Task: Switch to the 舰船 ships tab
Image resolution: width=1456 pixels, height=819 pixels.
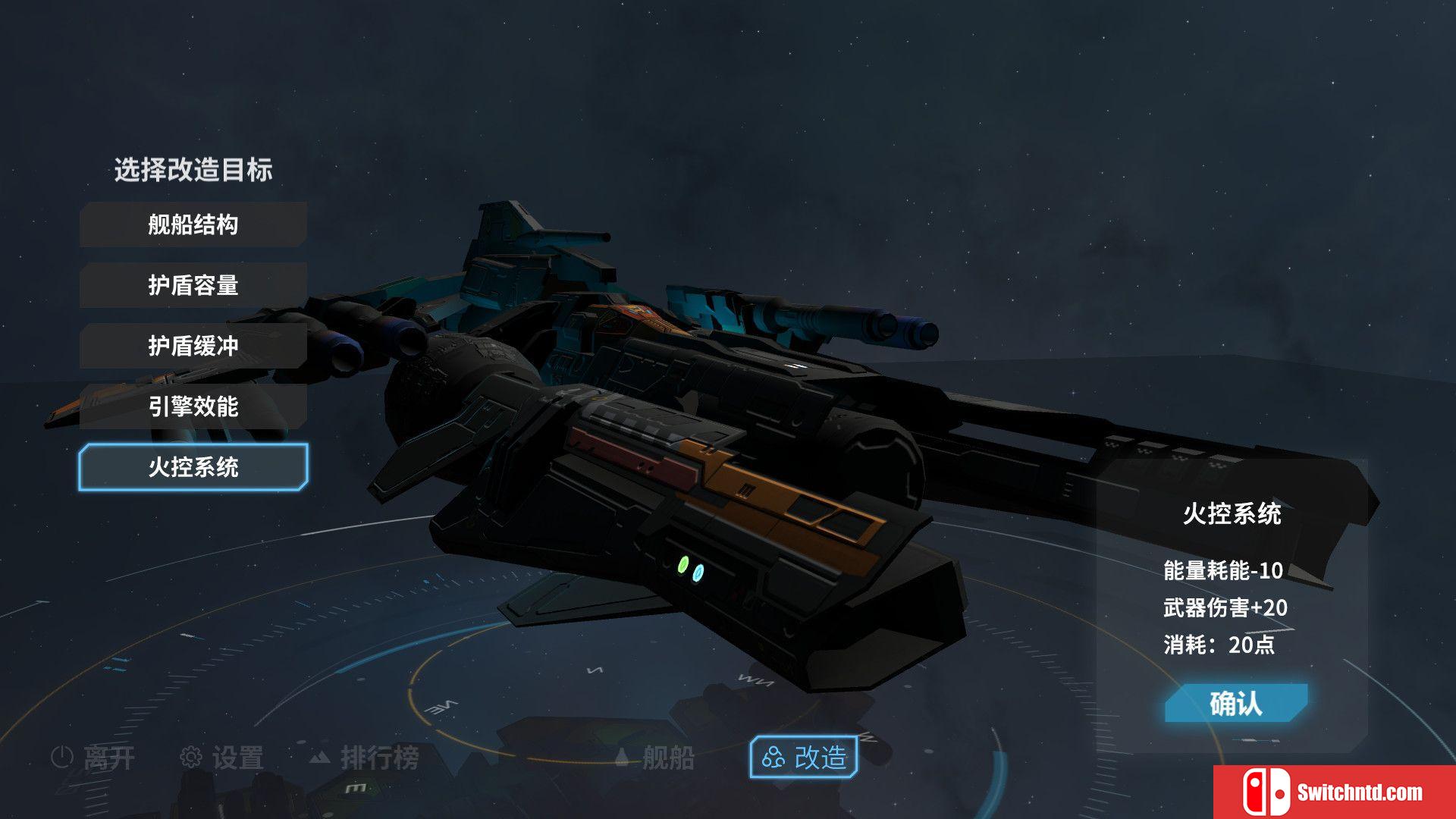Action: (x=654, y=757)
